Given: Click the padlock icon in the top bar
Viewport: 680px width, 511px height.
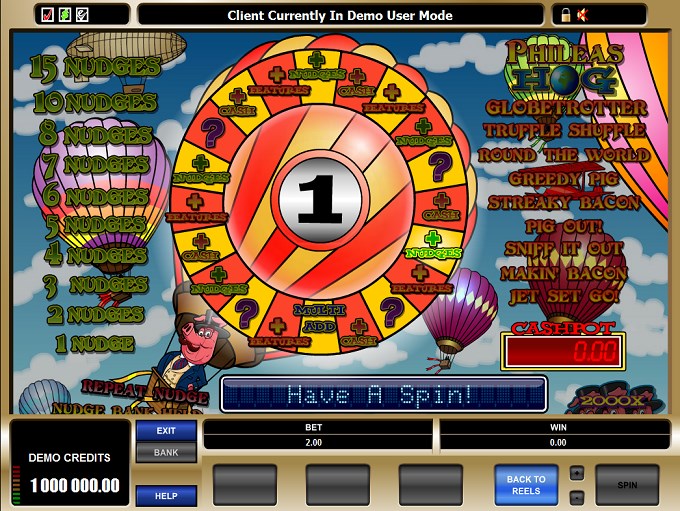Looking at the screenshot, I should [x=566, y=15].
